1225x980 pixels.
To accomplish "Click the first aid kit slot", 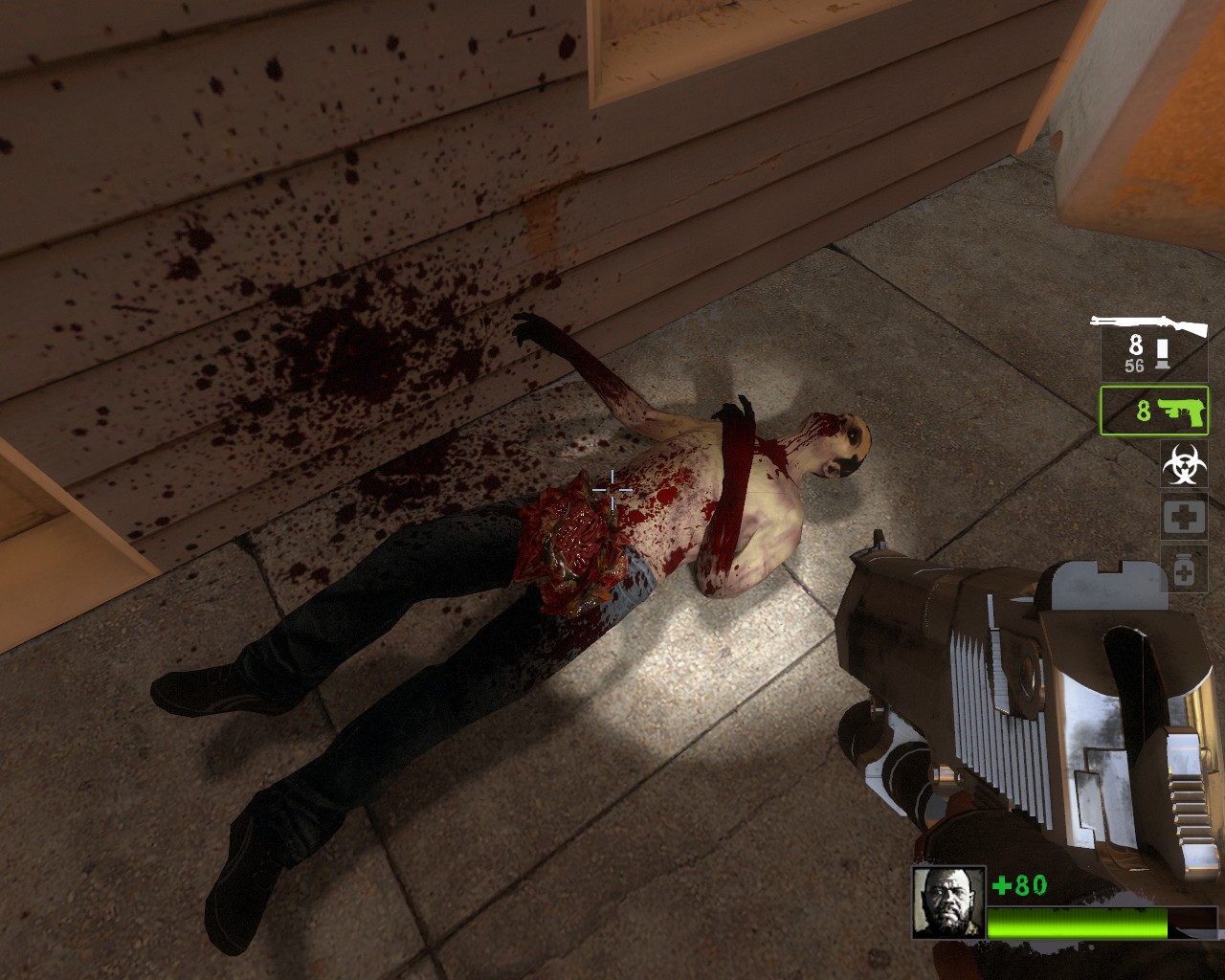I will pyautogui.click(x=1184, y=518).
